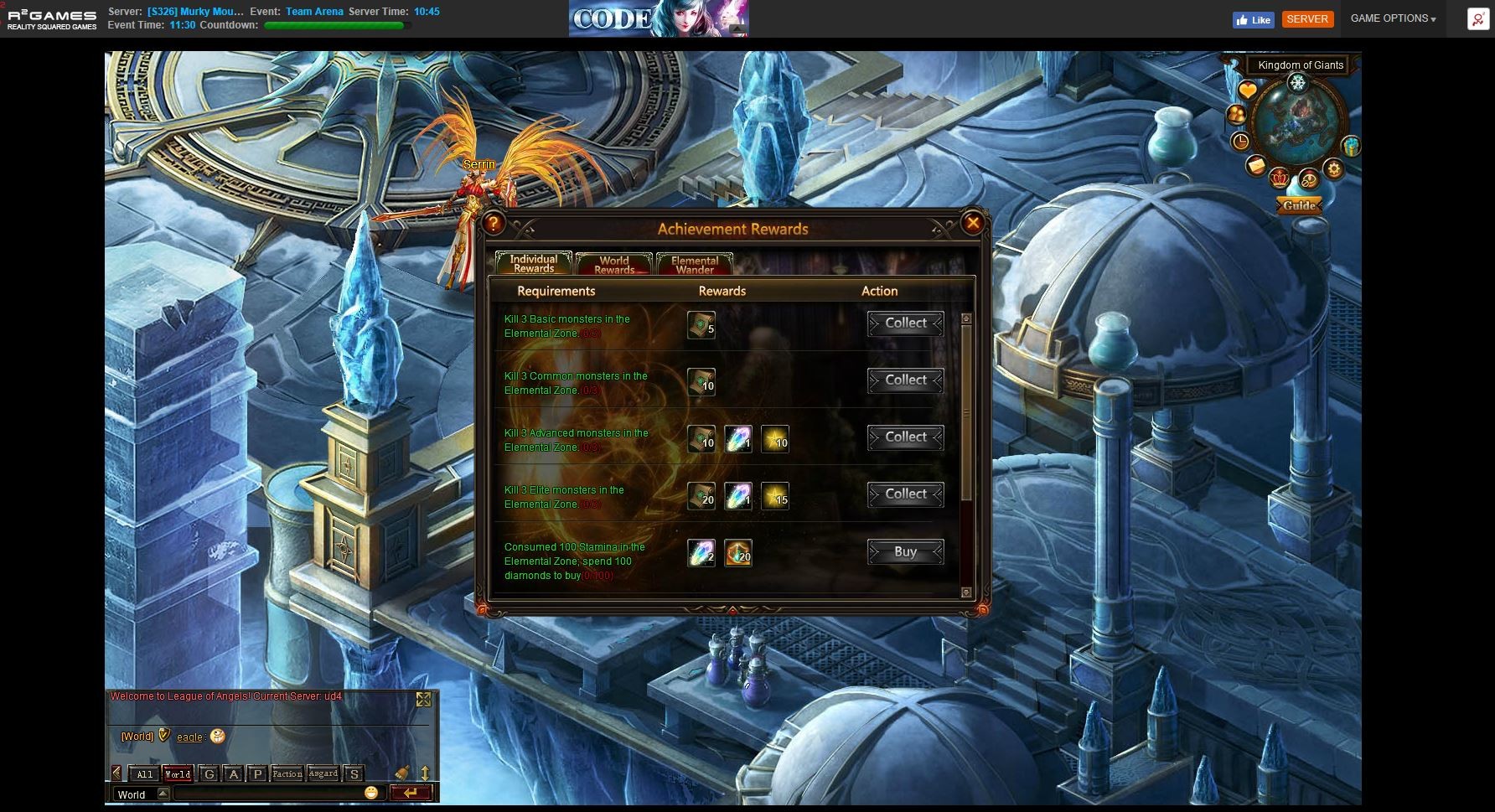Open settings via the gear icon

pos(1334,169)
